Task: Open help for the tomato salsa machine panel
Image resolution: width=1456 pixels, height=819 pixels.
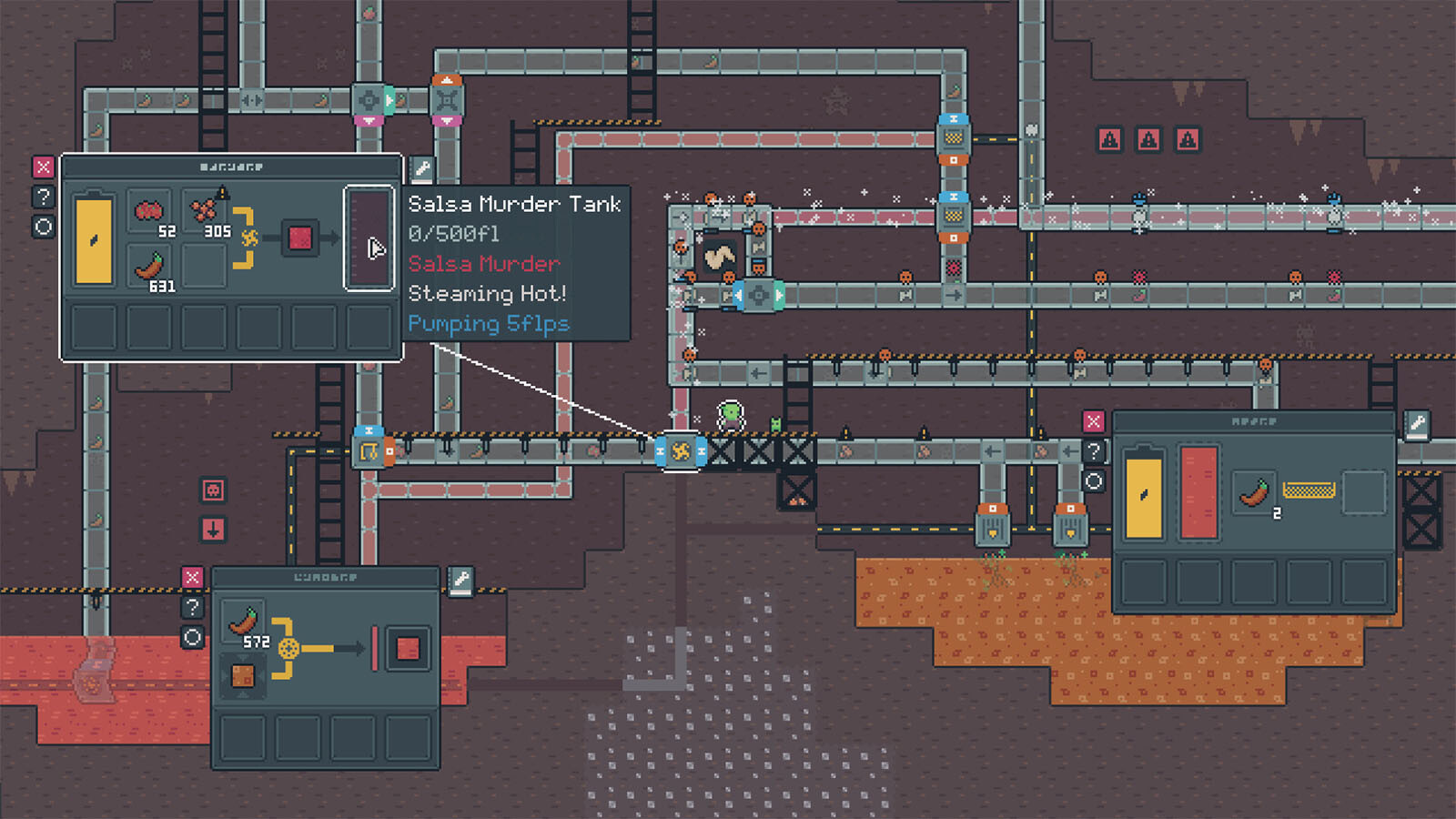Action: 44,197
